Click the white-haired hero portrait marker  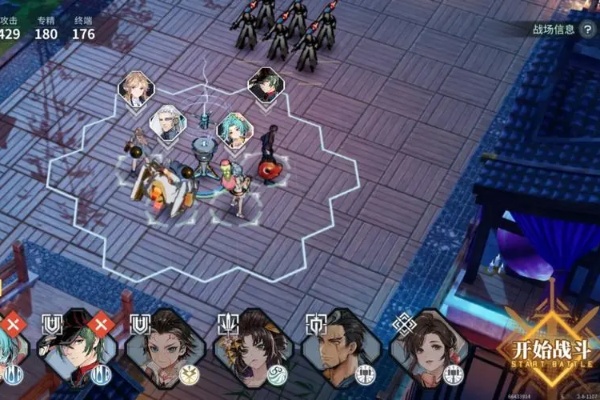point(167,123)
